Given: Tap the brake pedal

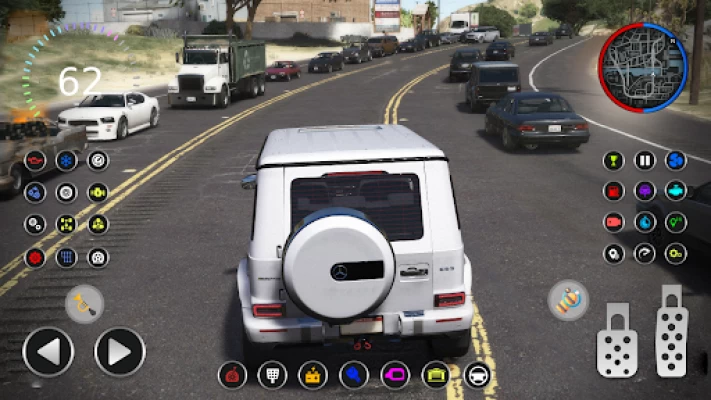Looking at the screenshot, I should (616, 340).
